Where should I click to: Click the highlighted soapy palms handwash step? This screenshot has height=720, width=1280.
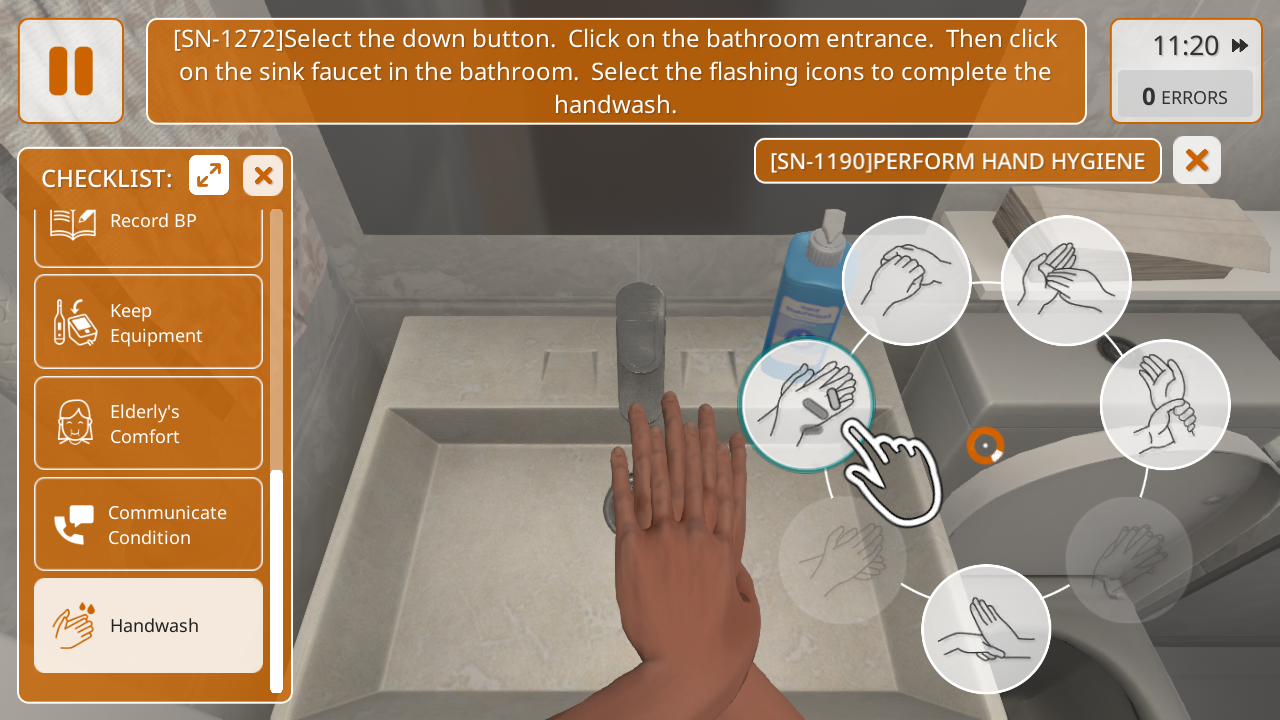coord(806,404)
